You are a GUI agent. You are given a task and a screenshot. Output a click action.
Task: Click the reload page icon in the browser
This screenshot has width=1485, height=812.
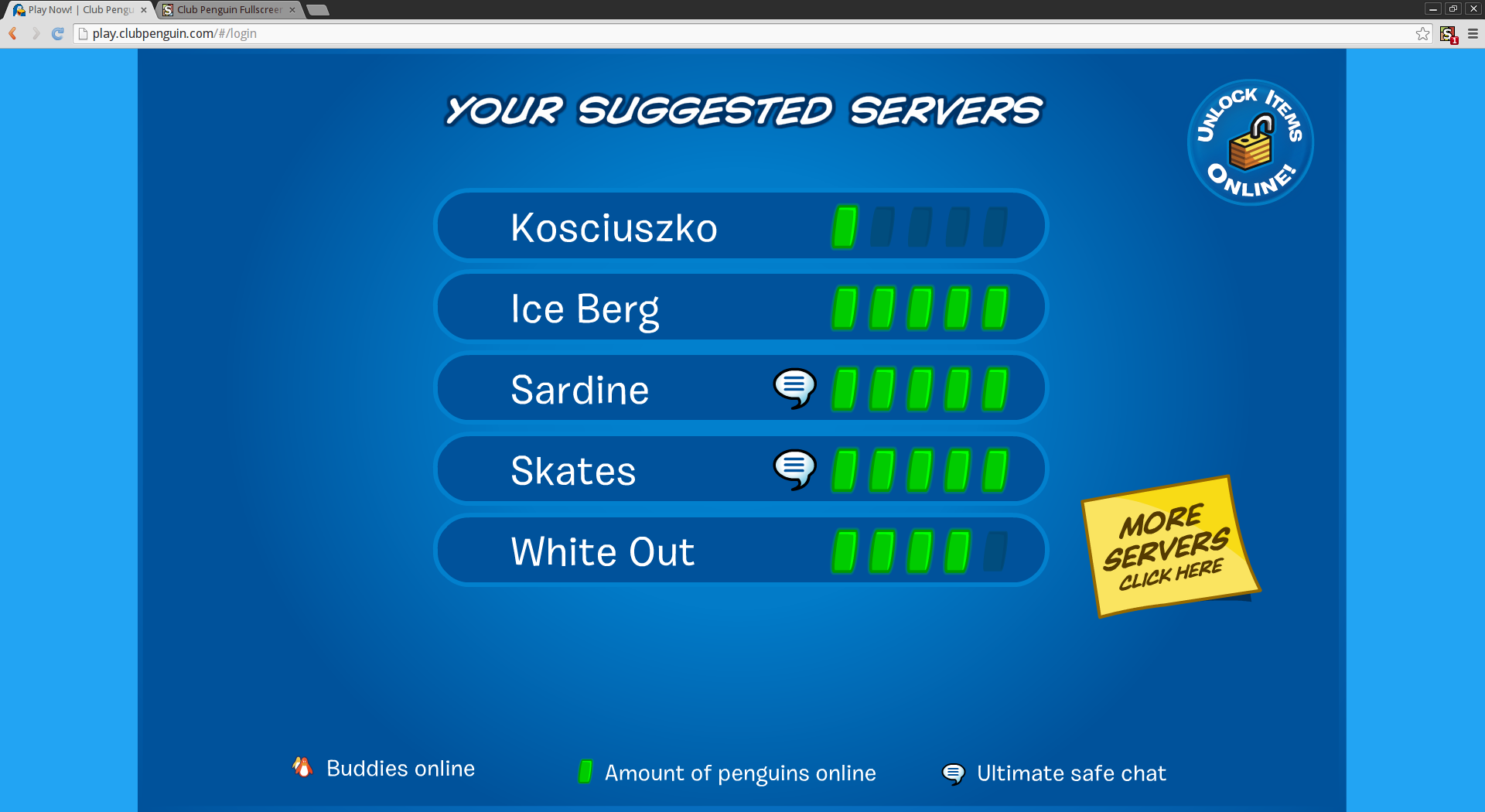56,33
